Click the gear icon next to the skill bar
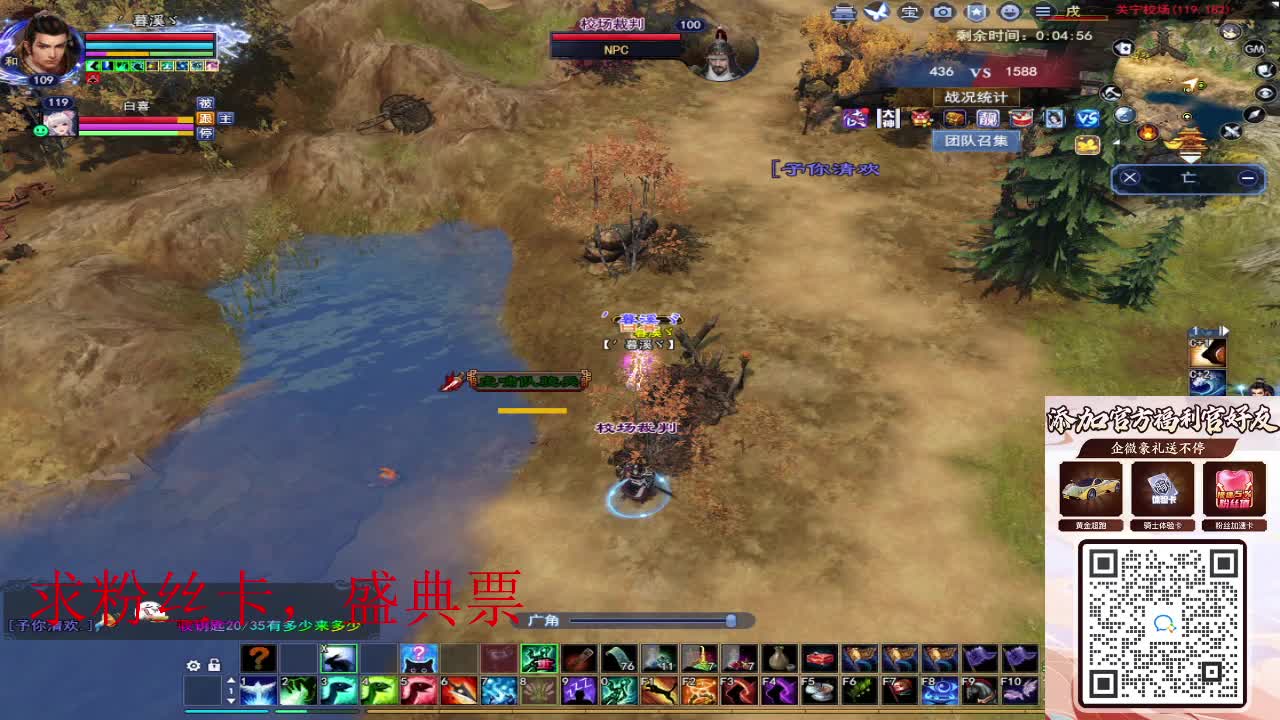Viewport: 1280px width, 720px height. (193, 665)
